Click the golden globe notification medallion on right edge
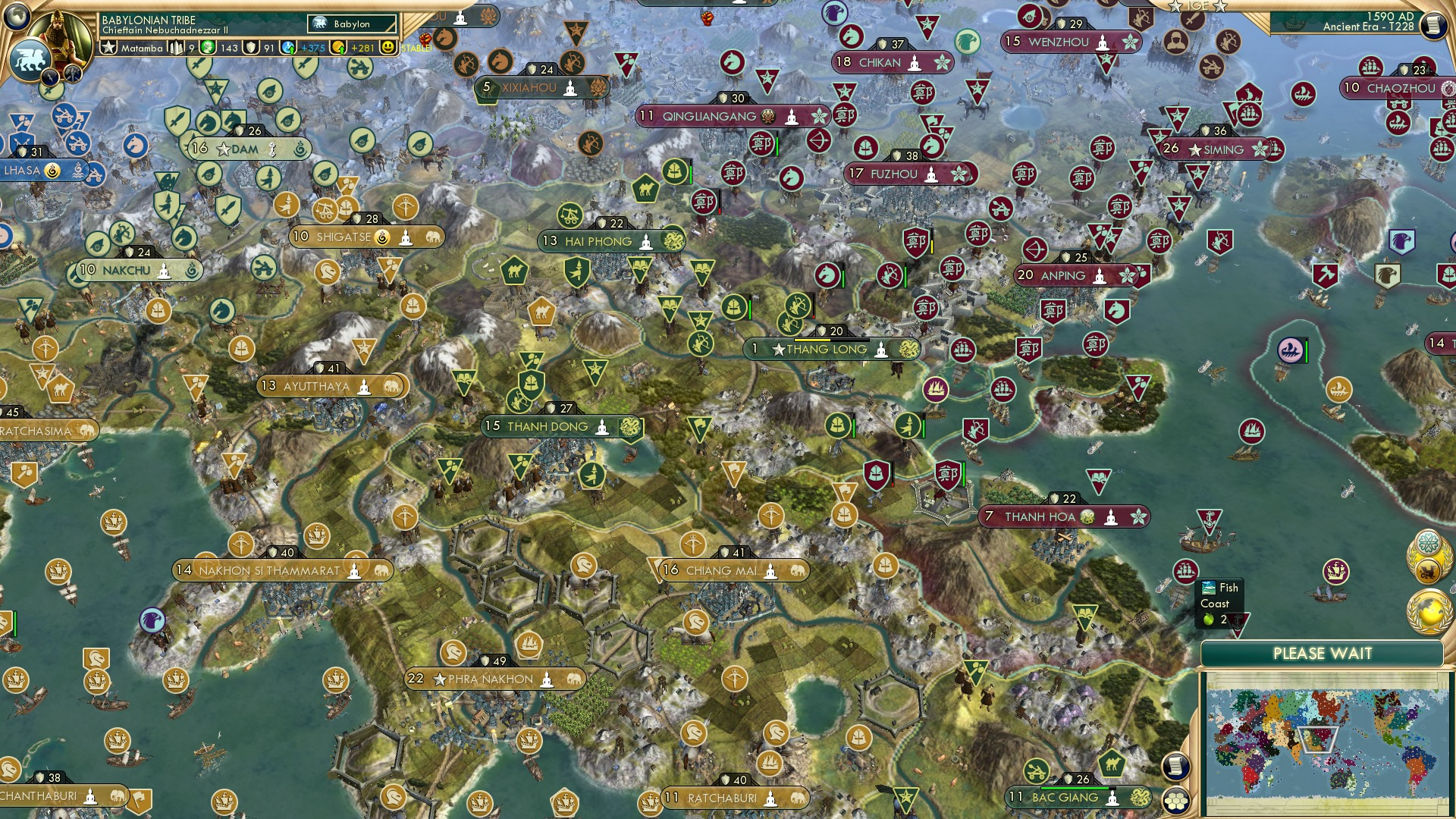The height and width of the screenshot is (819, 1456). (1427, 610)
